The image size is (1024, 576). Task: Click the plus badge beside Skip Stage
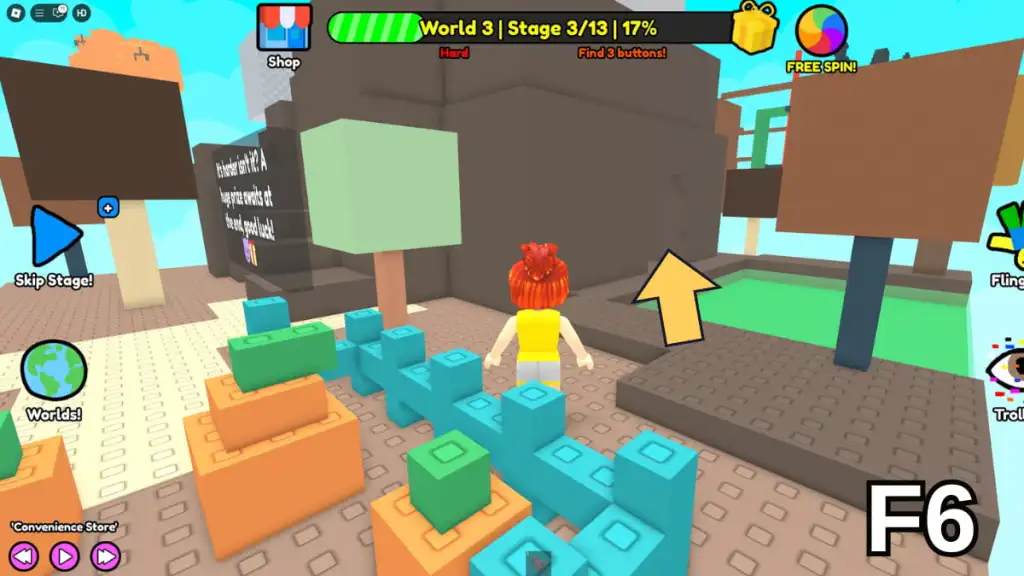108,208
